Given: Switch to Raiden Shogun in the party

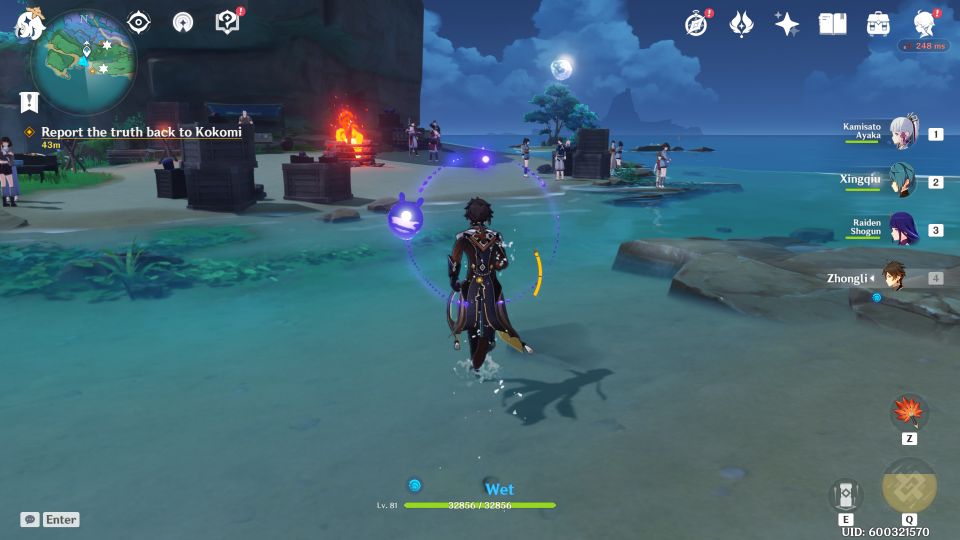Looking at the screenshot, I should (x=903, y=229).
